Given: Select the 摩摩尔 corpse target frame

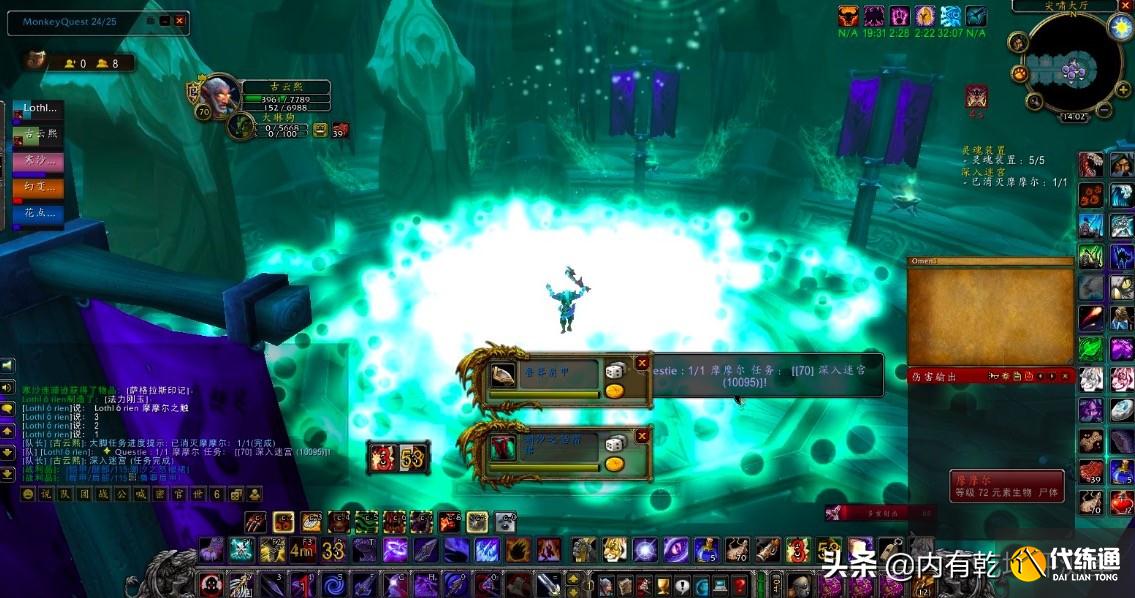Looking at the screenshot, I should pyautogui.click(x=1005, y=486).
